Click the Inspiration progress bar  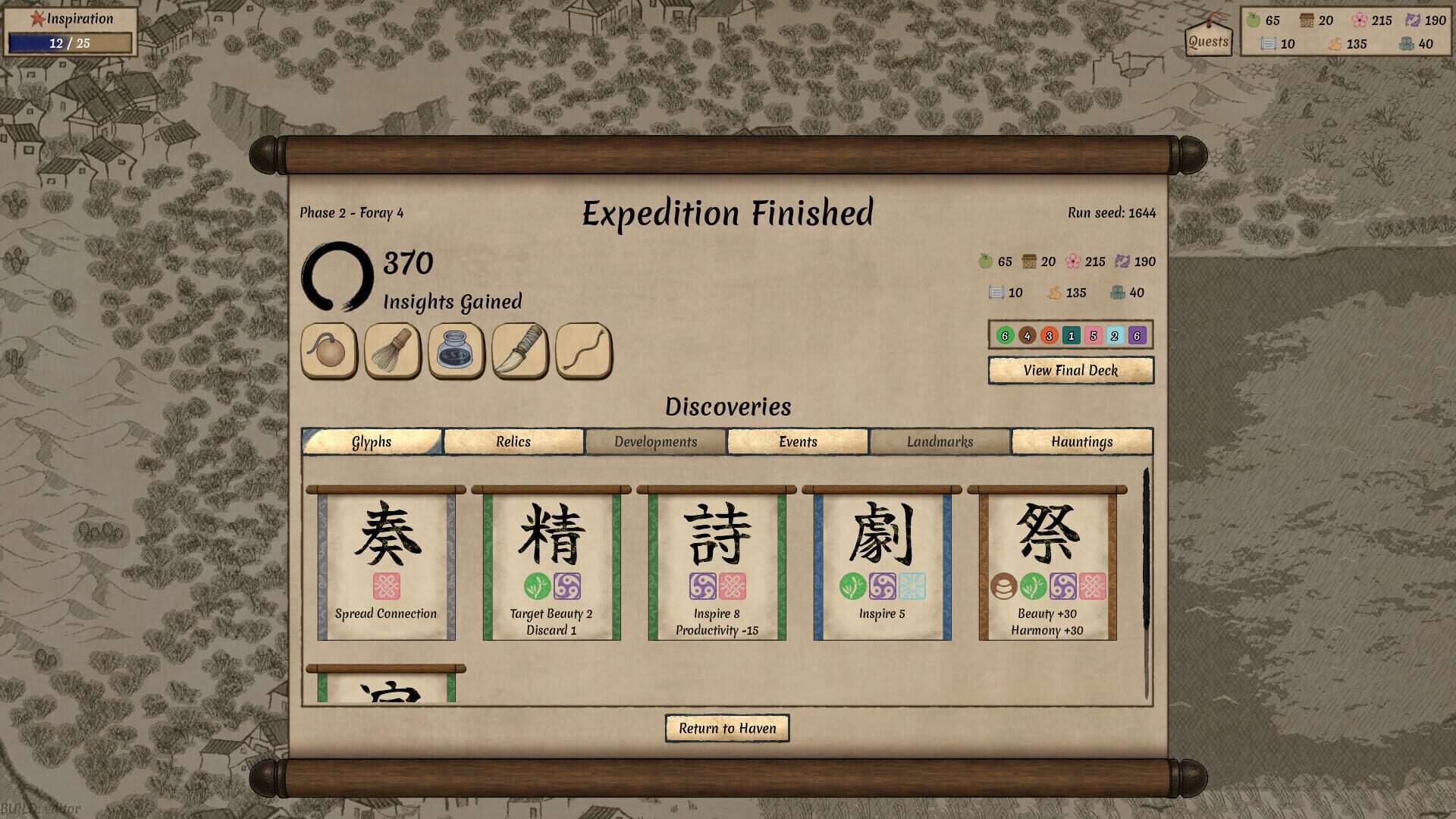(x=67, y=43)
